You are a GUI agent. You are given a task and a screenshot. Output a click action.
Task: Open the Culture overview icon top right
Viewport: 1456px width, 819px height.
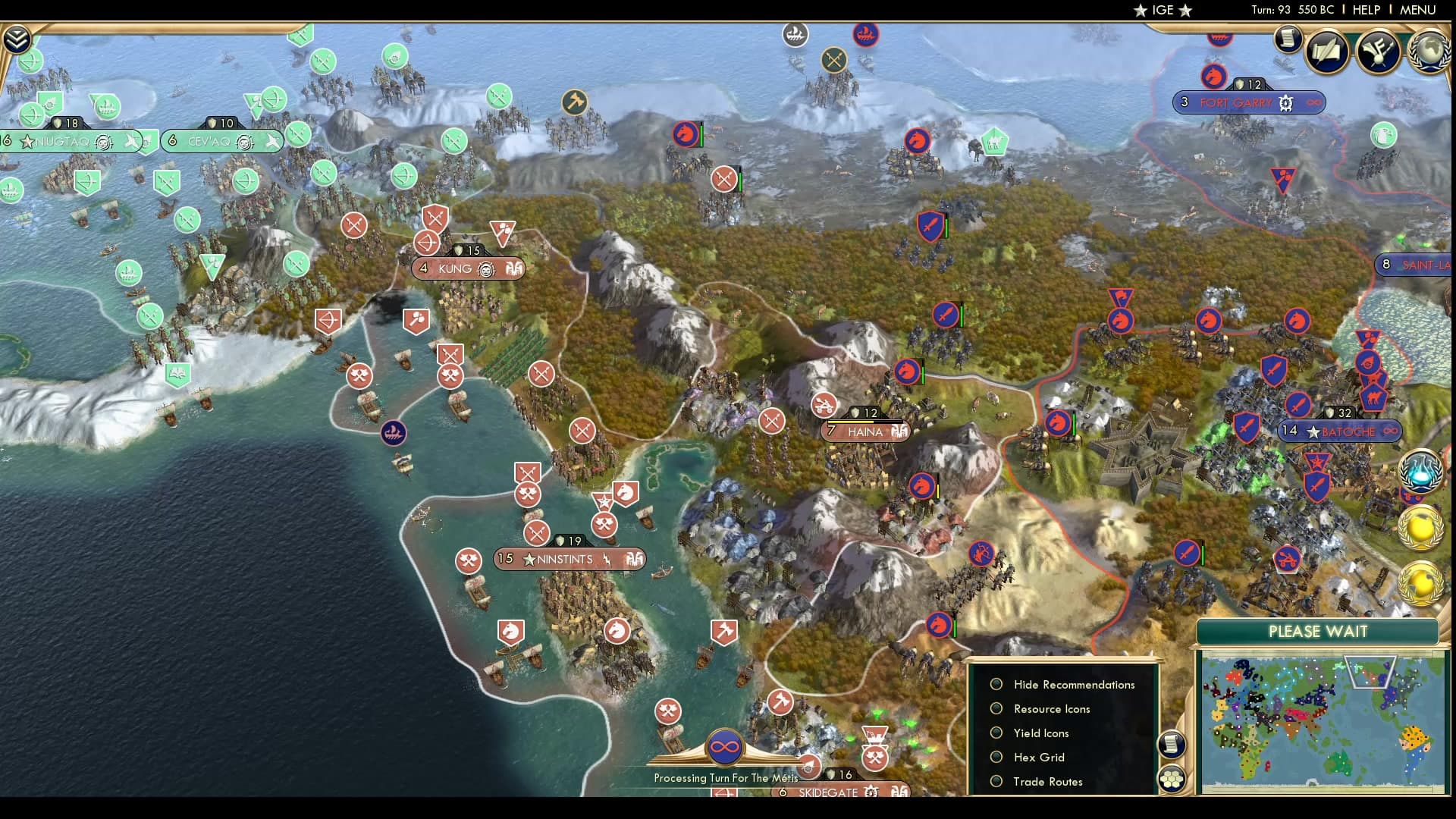[x=1376, y=52]
